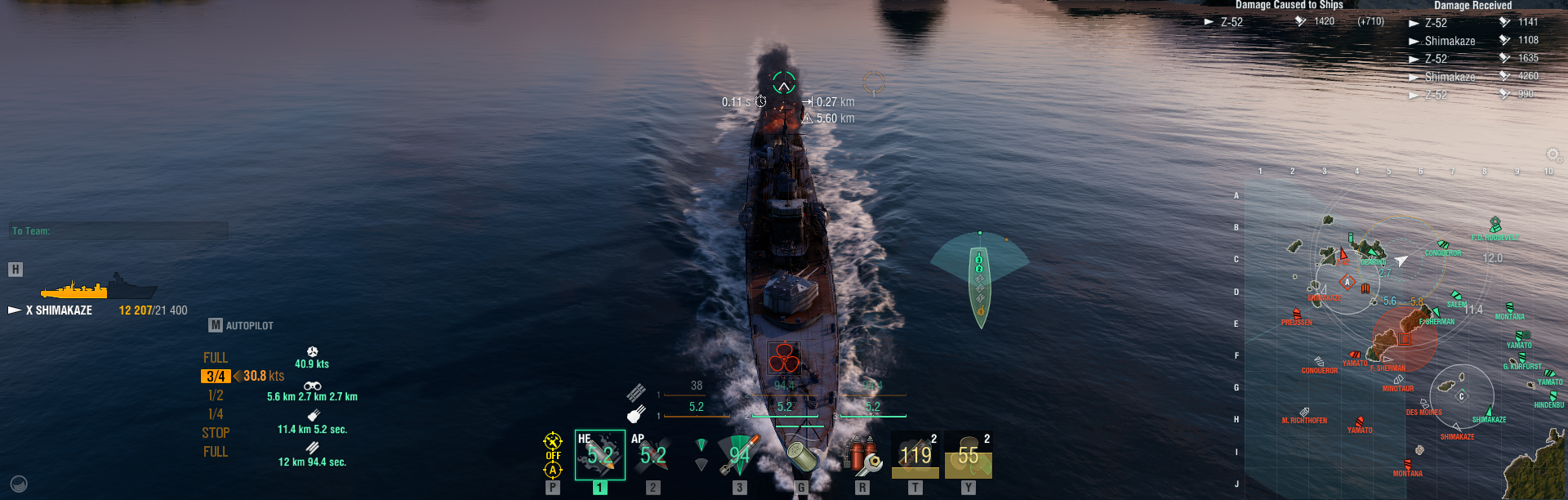The height and width of the screenshot is (500, 1568).
Task: Set engine telegraph to STOP
Action: click(x=216, y=433)
